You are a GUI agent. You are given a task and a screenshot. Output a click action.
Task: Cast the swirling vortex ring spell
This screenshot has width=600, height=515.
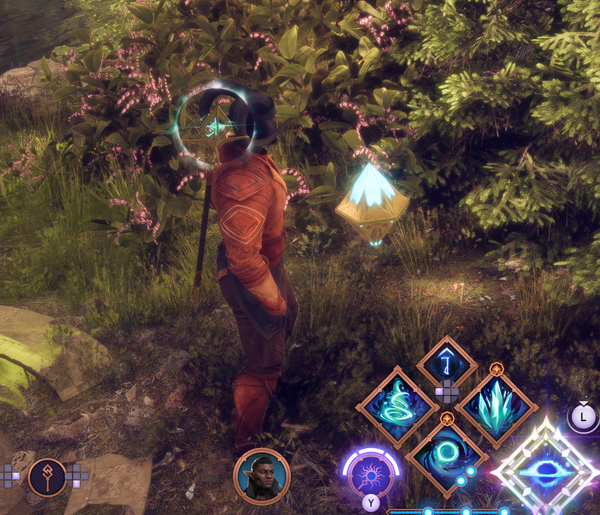point(447,455)
